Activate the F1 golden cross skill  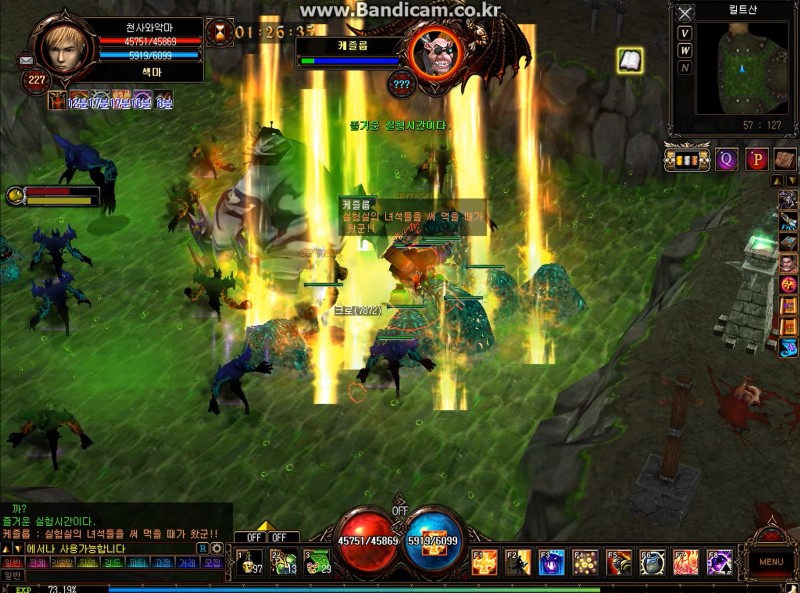pos(485,562)
